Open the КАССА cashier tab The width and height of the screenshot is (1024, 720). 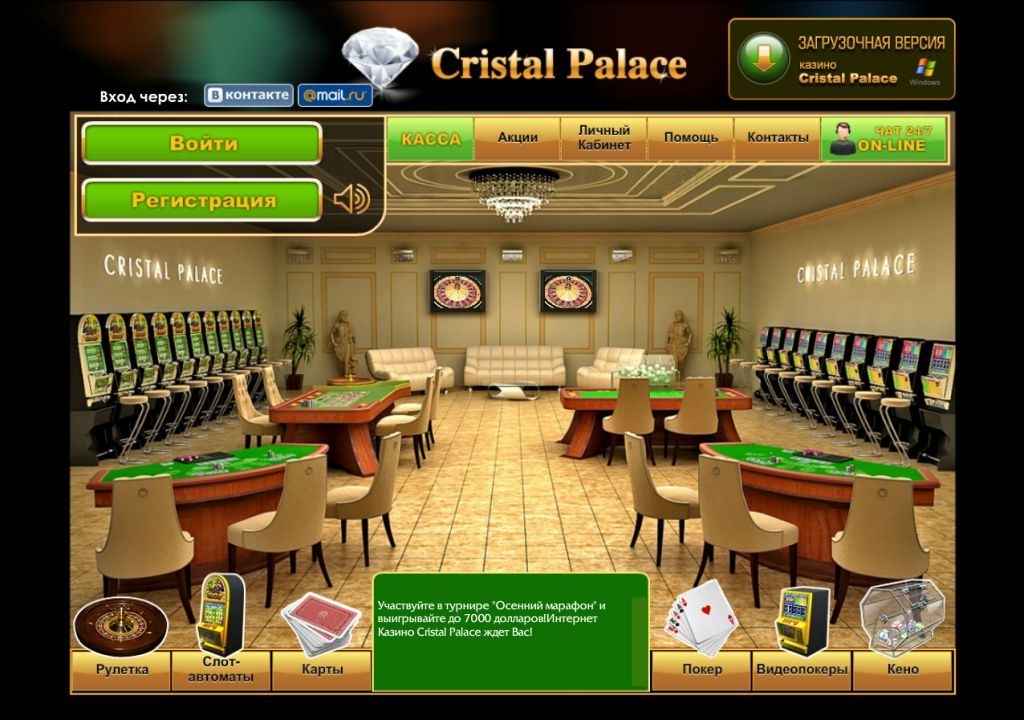coord(430,139)
